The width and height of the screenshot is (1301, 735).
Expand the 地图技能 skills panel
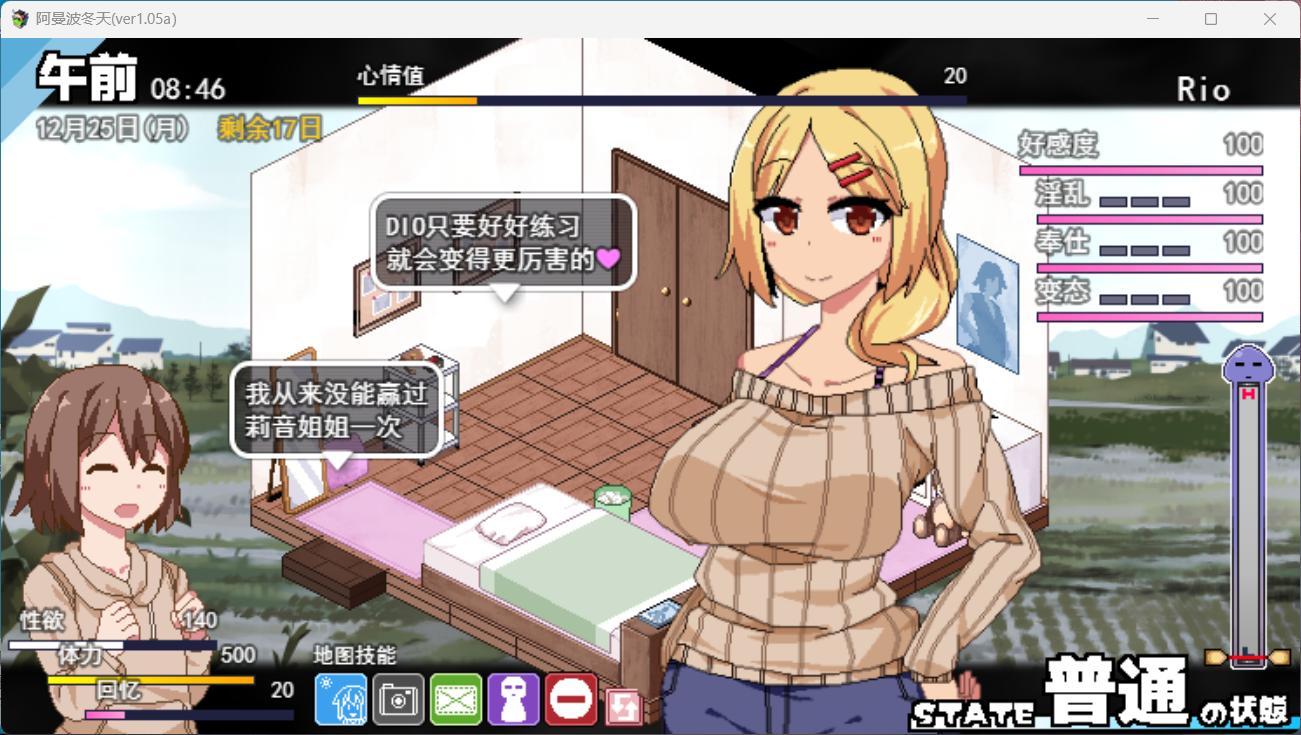pyautogui.click(x=353, y=657)
